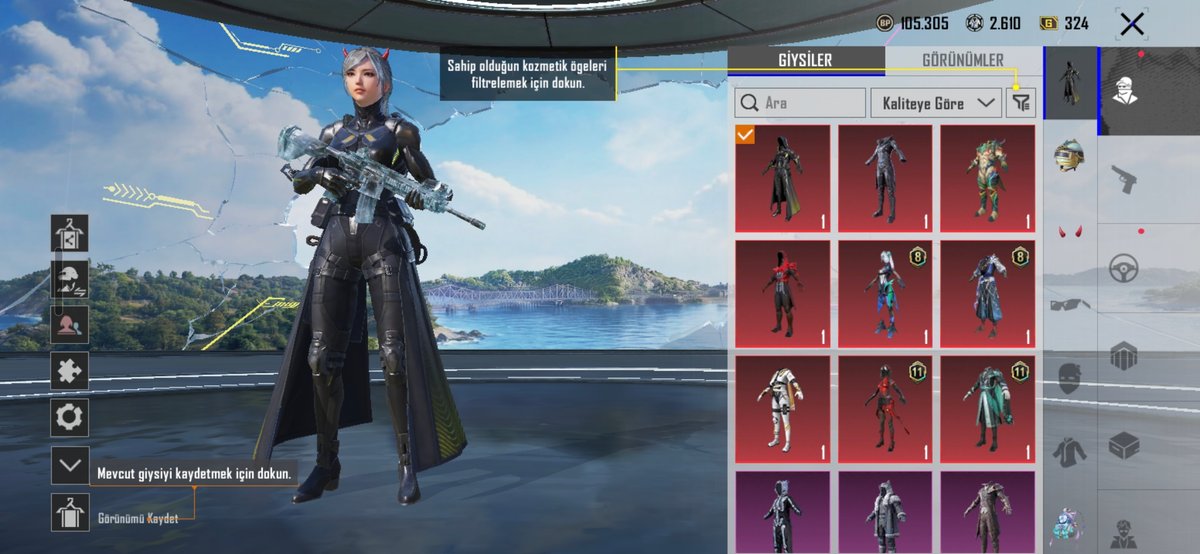
Task: Open the jacket category icon
Action: point(1069,451)
